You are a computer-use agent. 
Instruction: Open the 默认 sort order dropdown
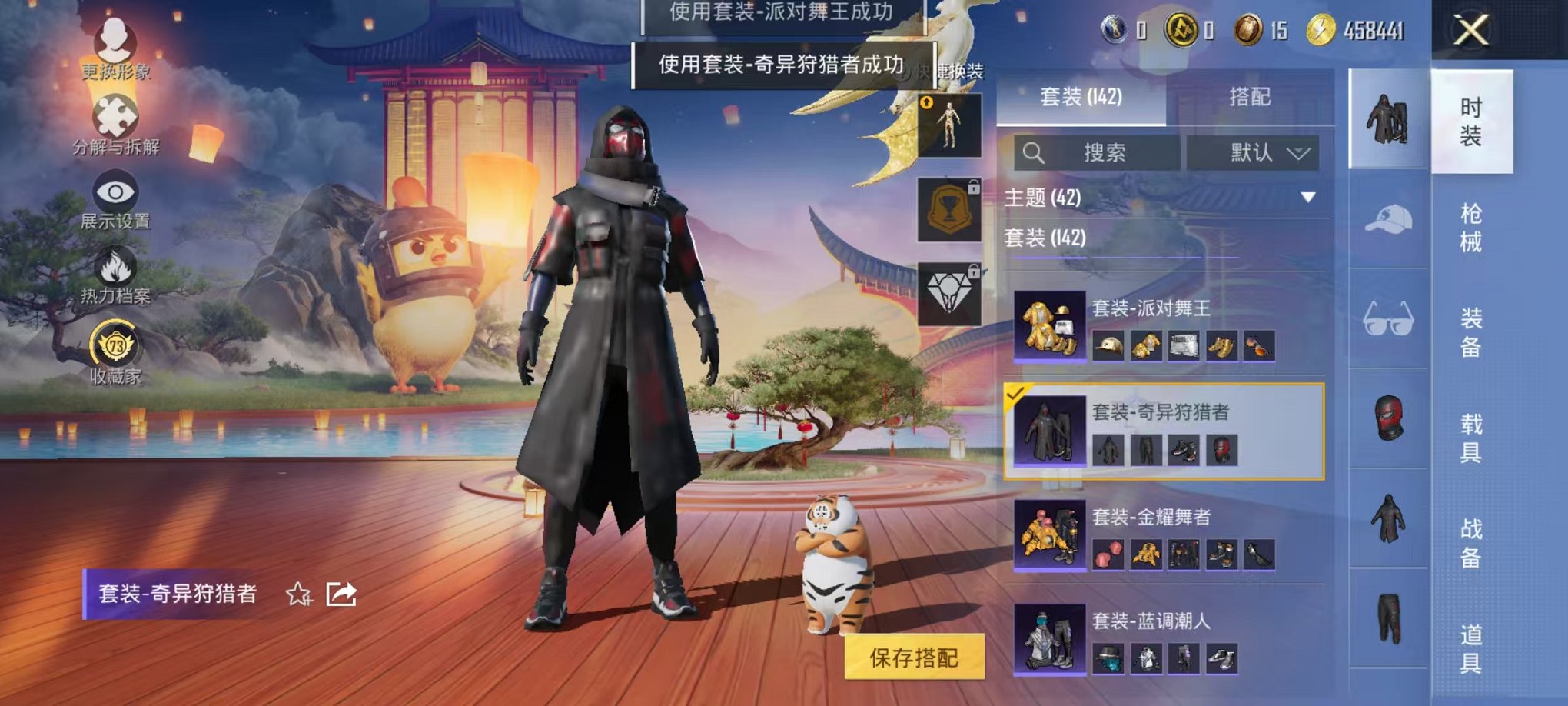pos(1256,152)
